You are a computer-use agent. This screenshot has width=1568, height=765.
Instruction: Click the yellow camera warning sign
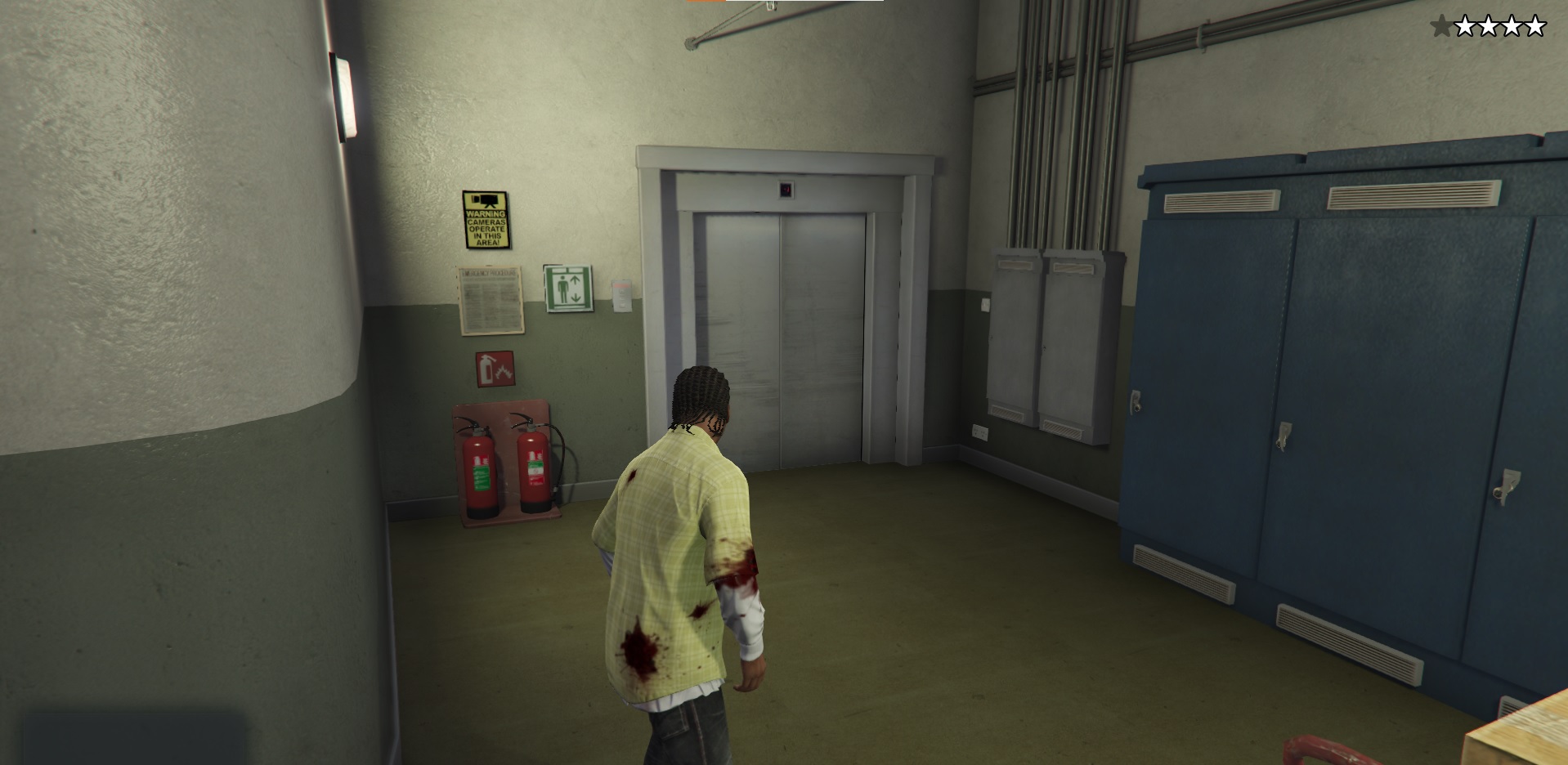(484, 217)
